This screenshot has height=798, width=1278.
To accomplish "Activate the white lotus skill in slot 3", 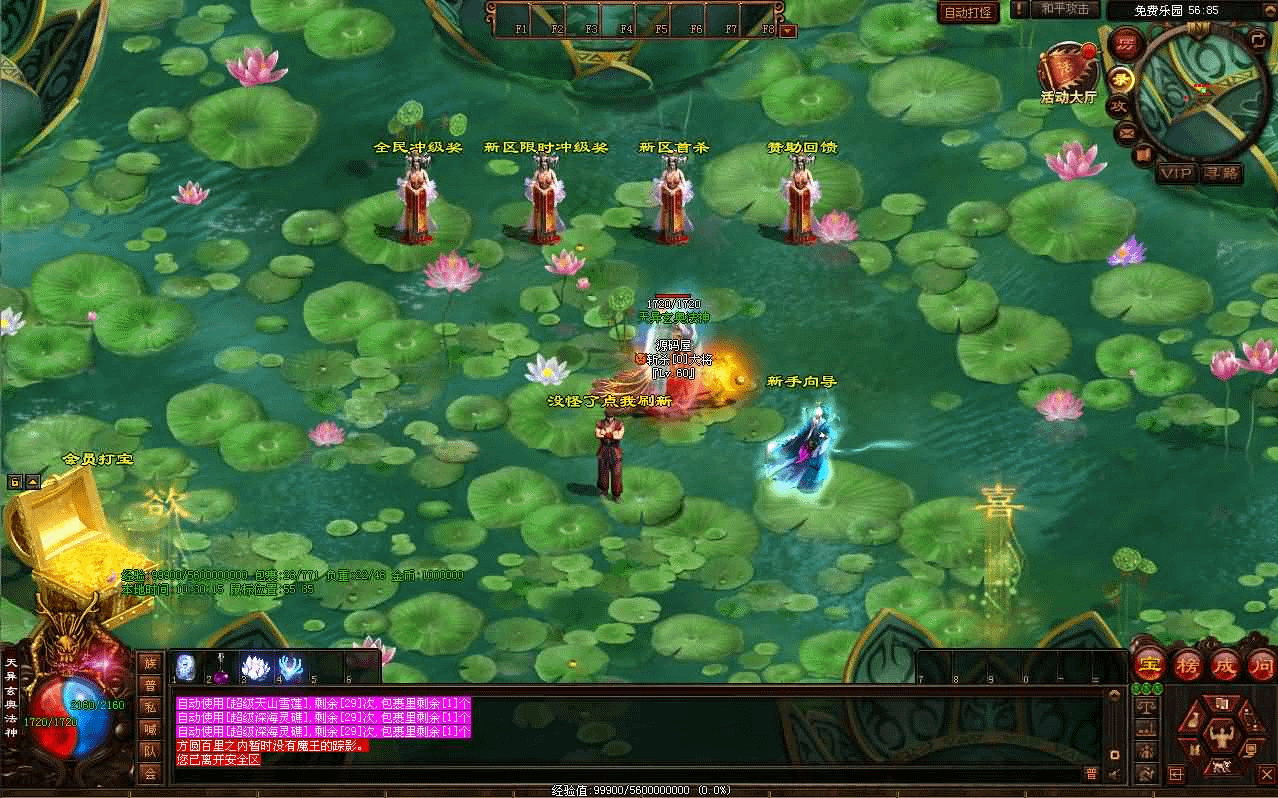I will pos(255,667).
